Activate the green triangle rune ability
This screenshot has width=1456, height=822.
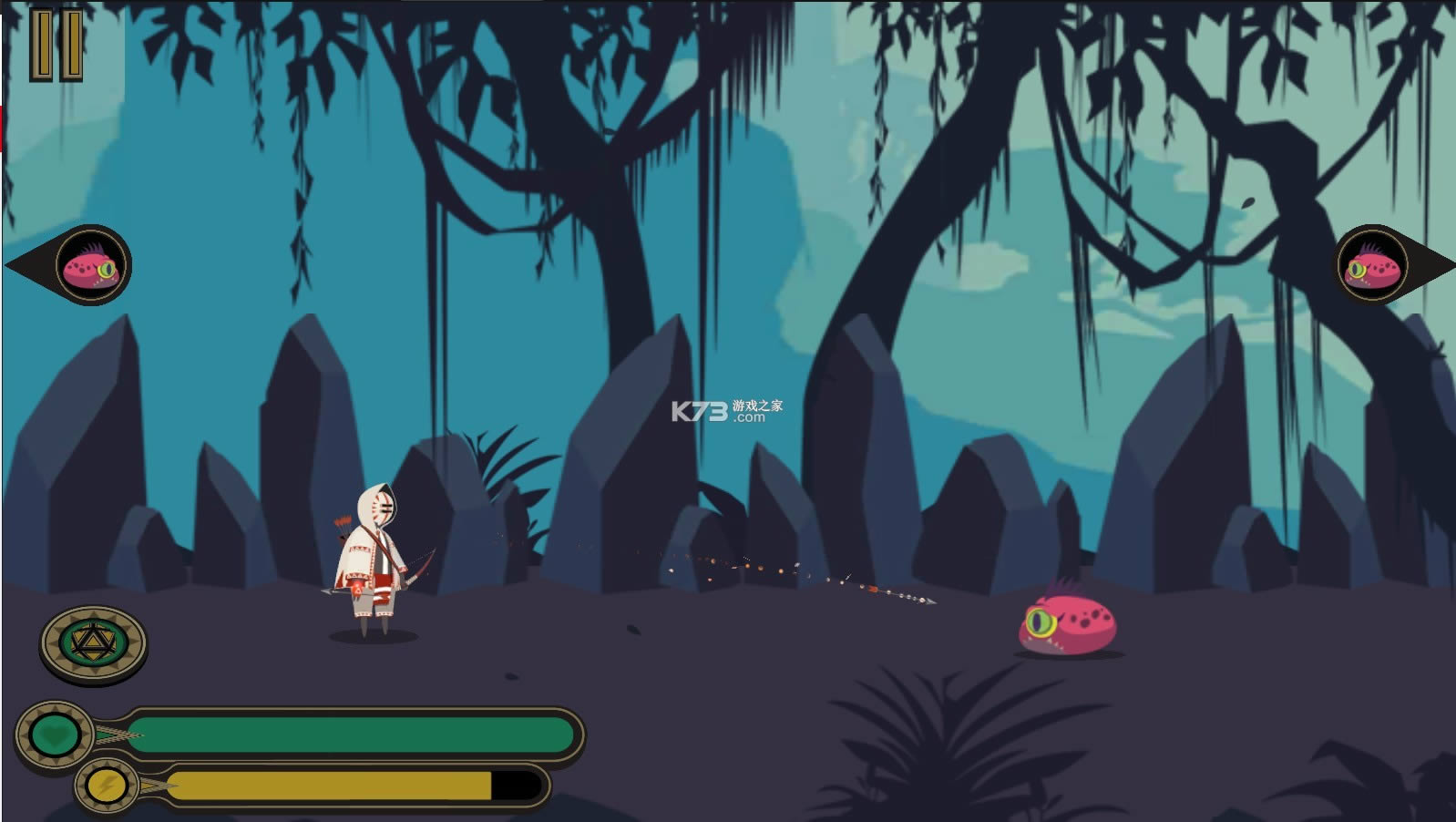(93, 644)
